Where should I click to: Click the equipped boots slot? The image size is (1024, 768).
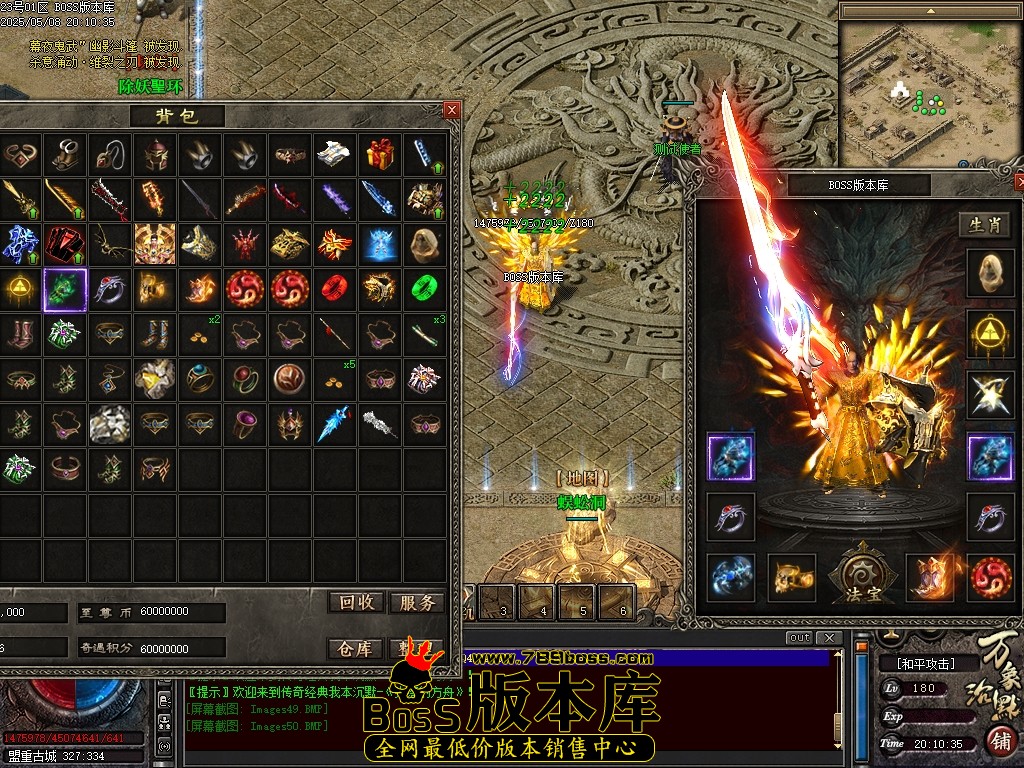tap(930, 577)
